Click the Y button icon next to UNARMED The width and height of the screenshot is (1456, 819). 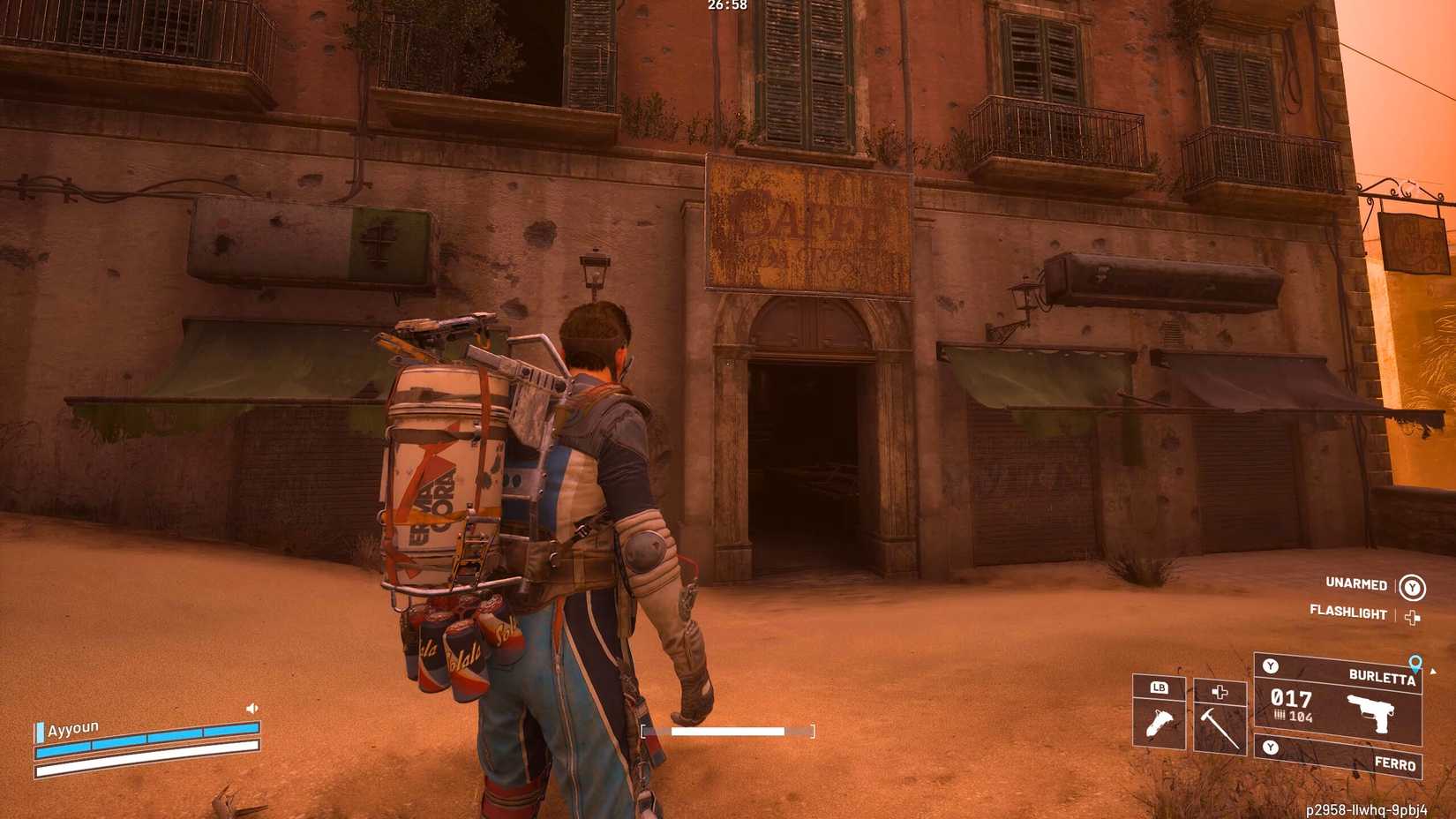coord(1413,587)
